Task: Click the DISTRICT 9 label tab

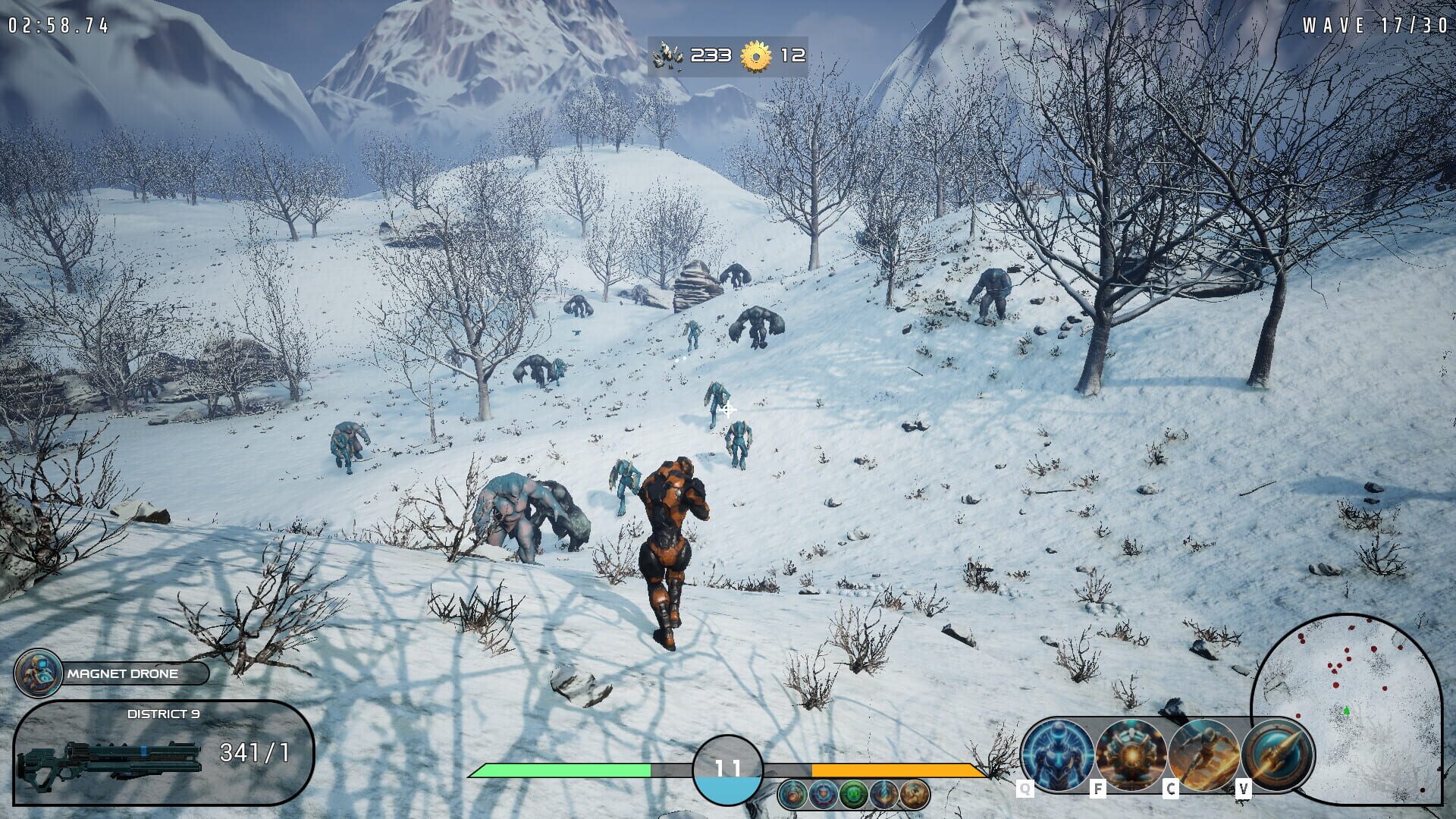Action: [163, 713]
